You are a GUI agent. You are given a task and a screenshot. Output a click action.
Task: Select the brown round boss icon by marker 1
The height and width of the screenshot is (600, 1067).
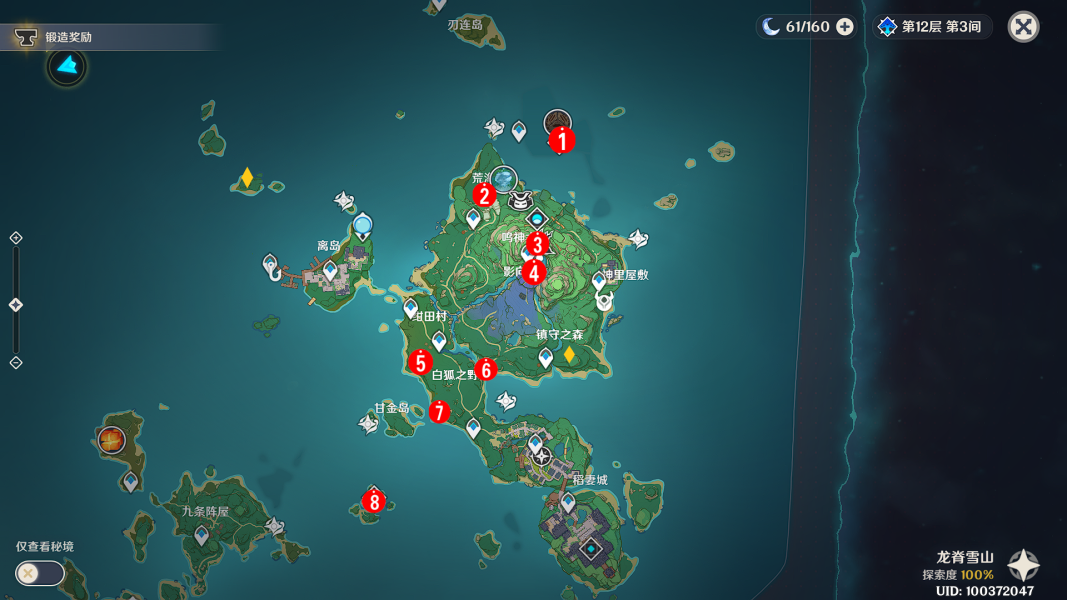click(557, 123)
